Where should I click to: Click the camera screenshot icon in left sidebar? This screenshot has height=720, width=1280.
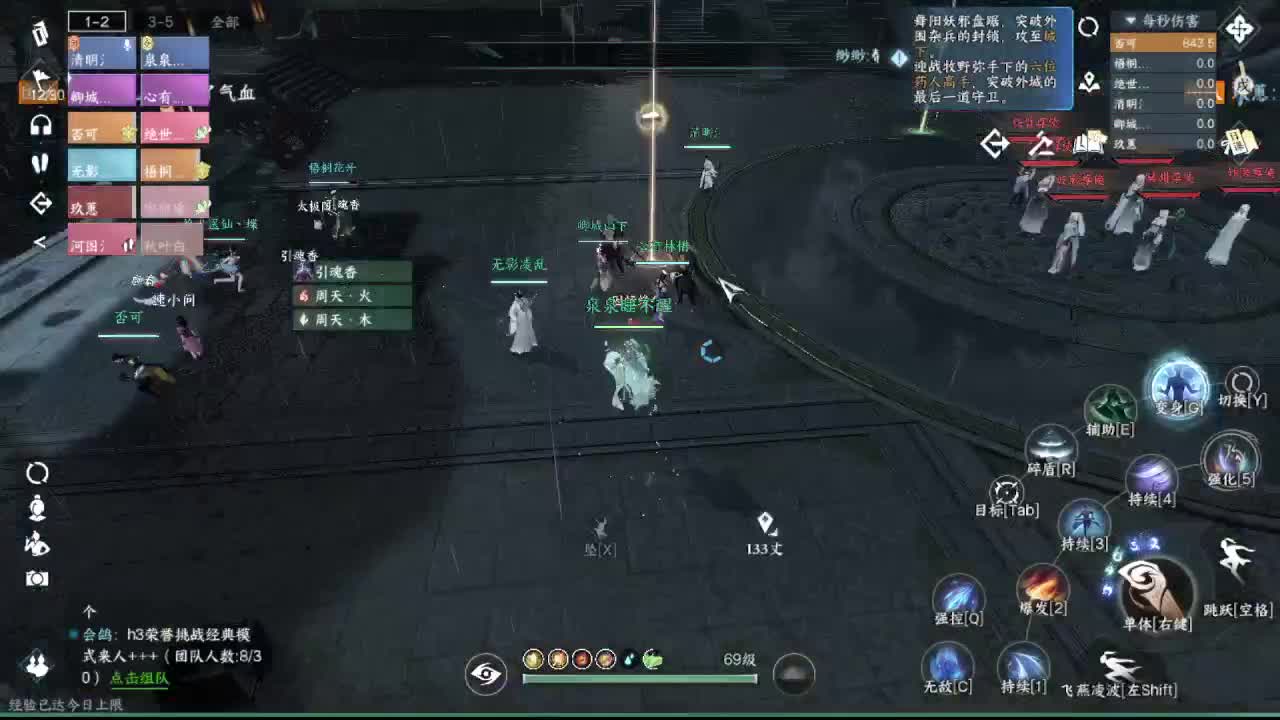click(38, 577)
